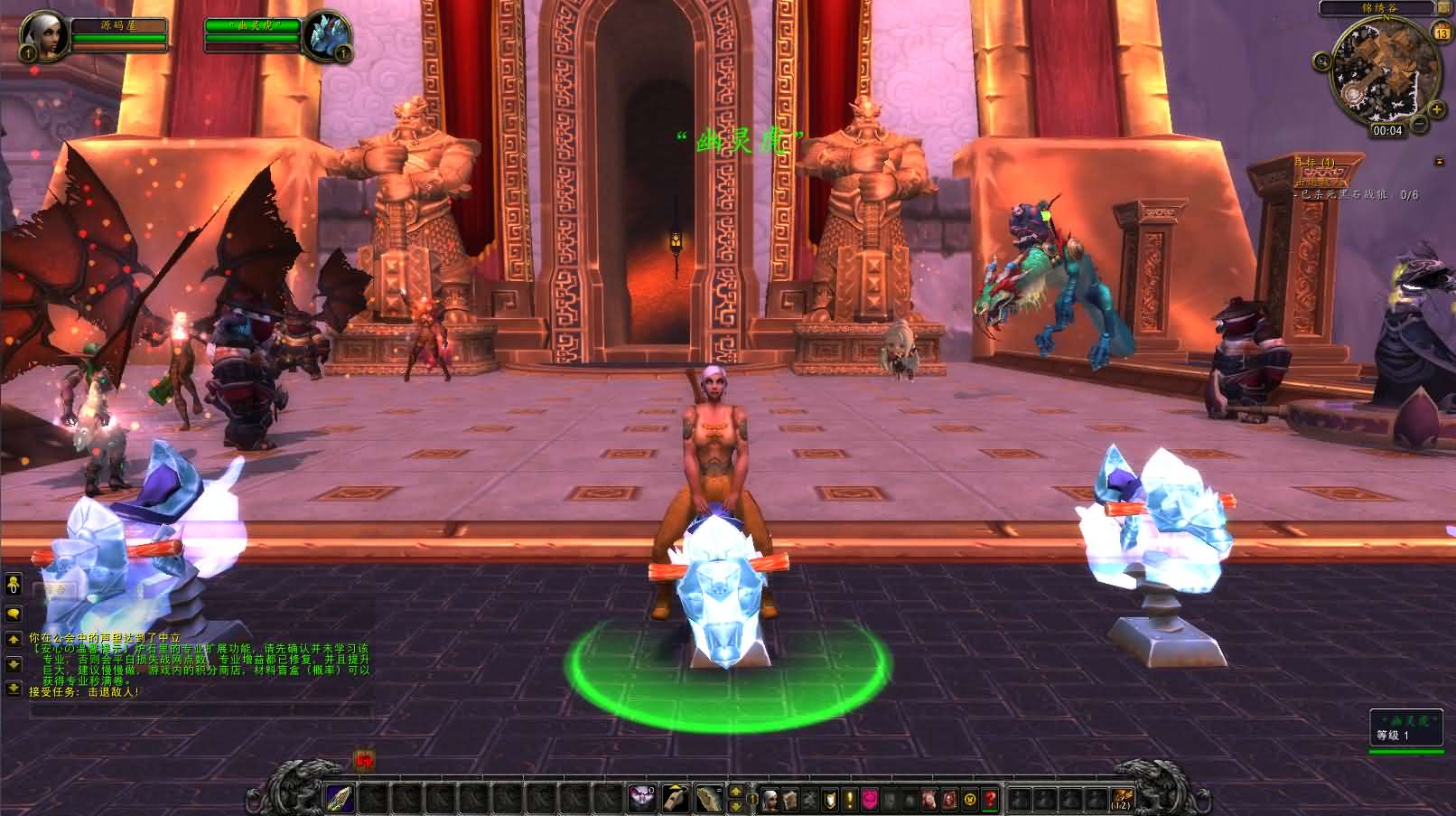Open the gold Blizzard shop icon

[969, 800]
